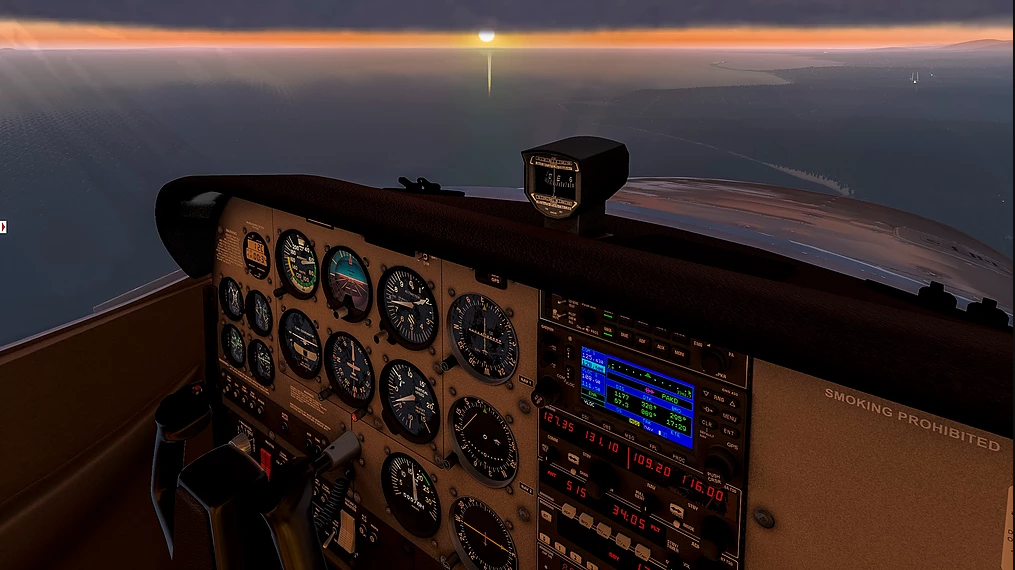Screen dimensions: 1015x570
Task: Open the GPS FPL flight plan page
Action: pos(651,445)
